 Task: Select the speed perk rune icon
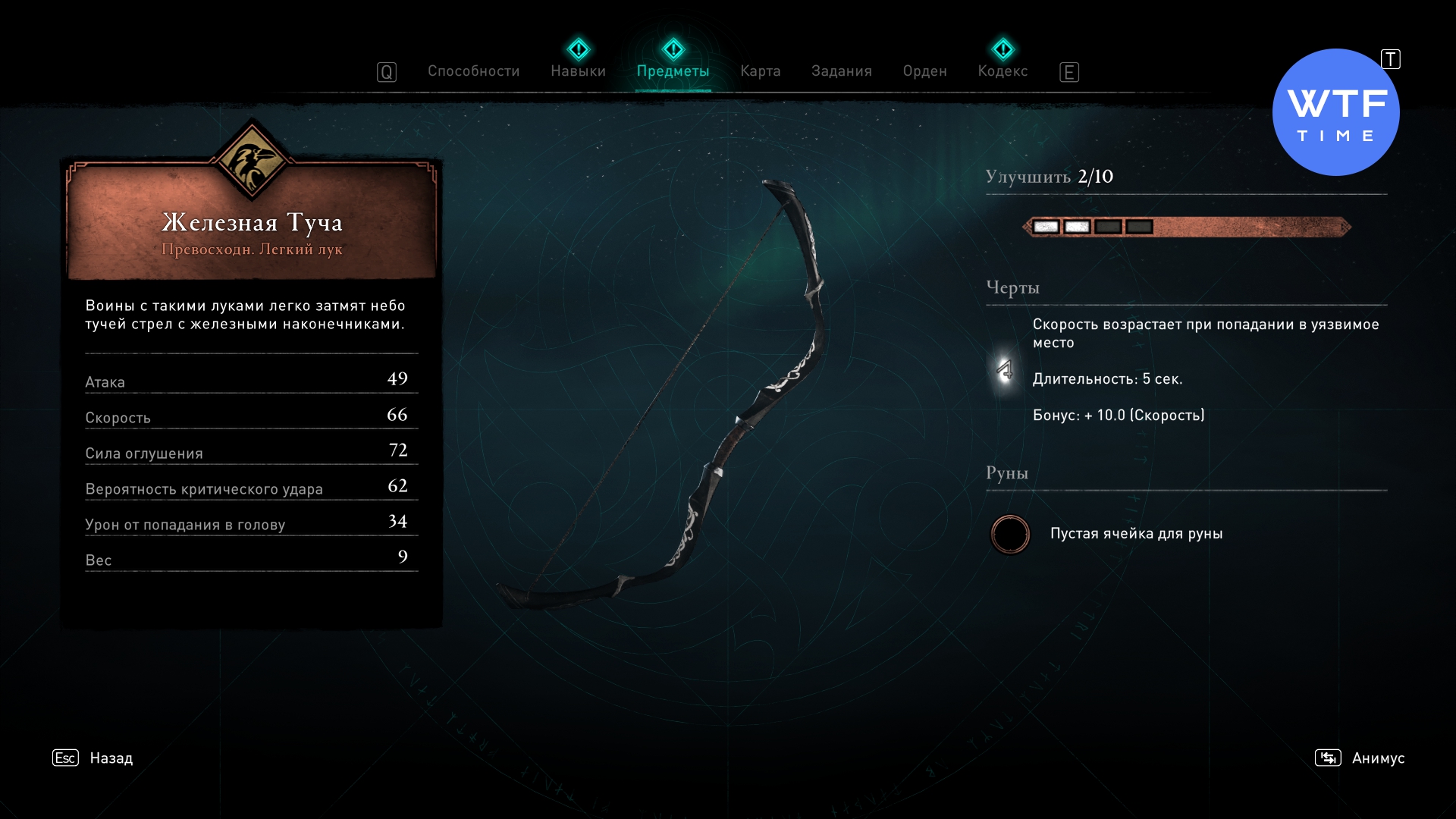1006,370
